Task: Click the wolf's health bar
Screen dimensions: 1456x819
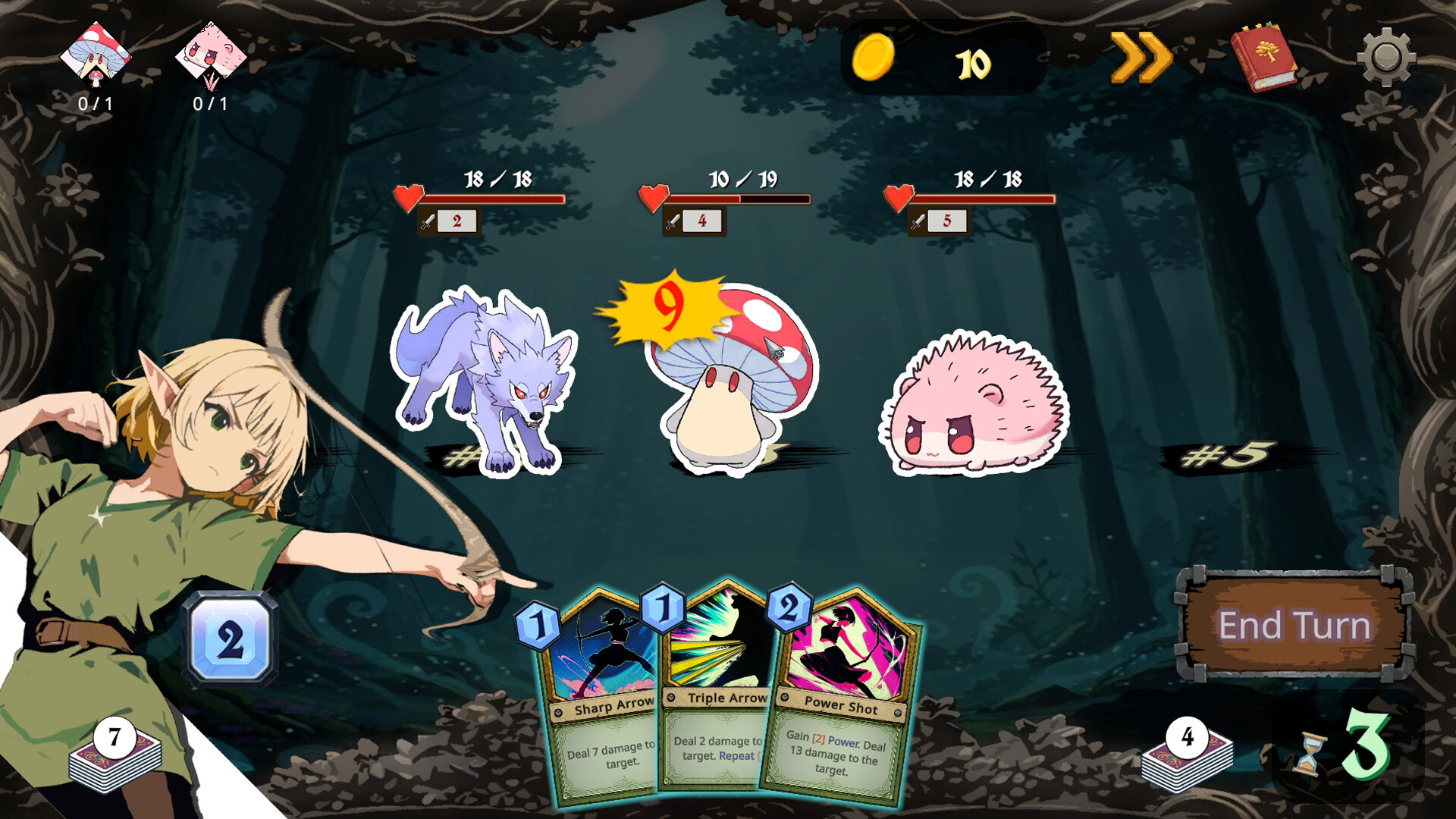Action: click(x=493, y=199)
